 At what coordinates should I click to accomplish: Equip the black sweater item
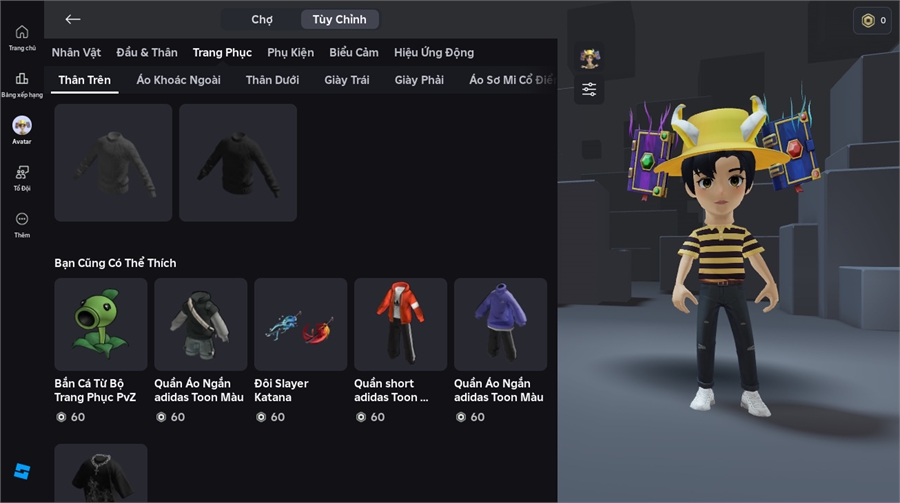pos(238,162)
